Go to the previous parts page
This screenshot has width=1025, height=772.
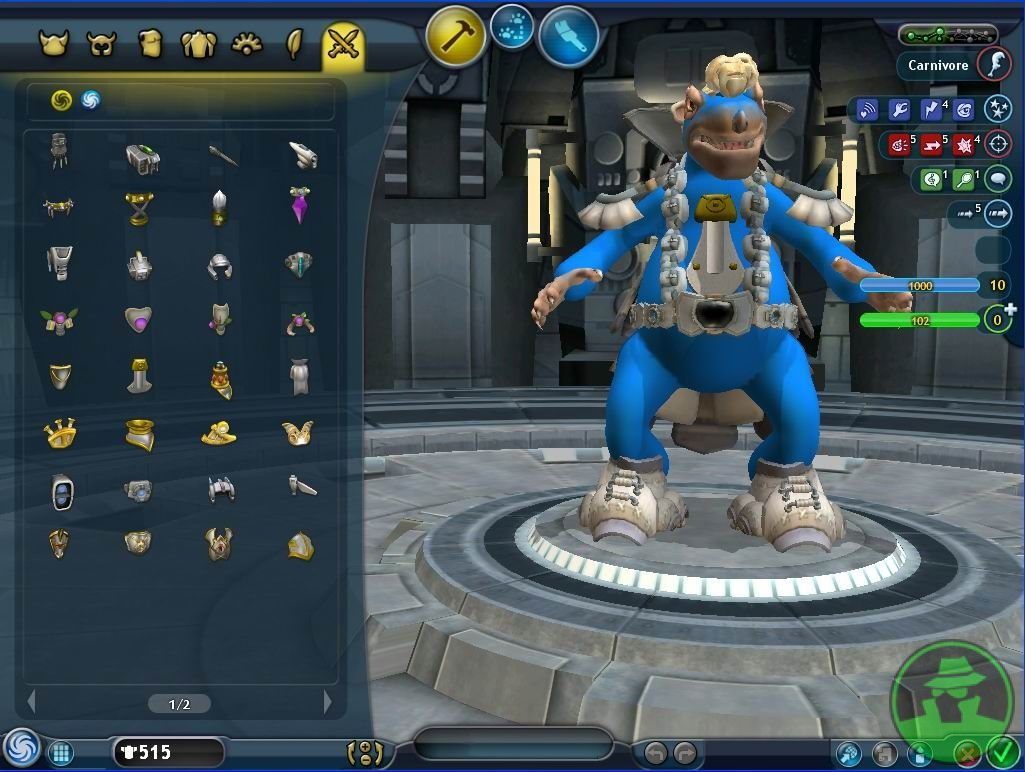point(31,703)
